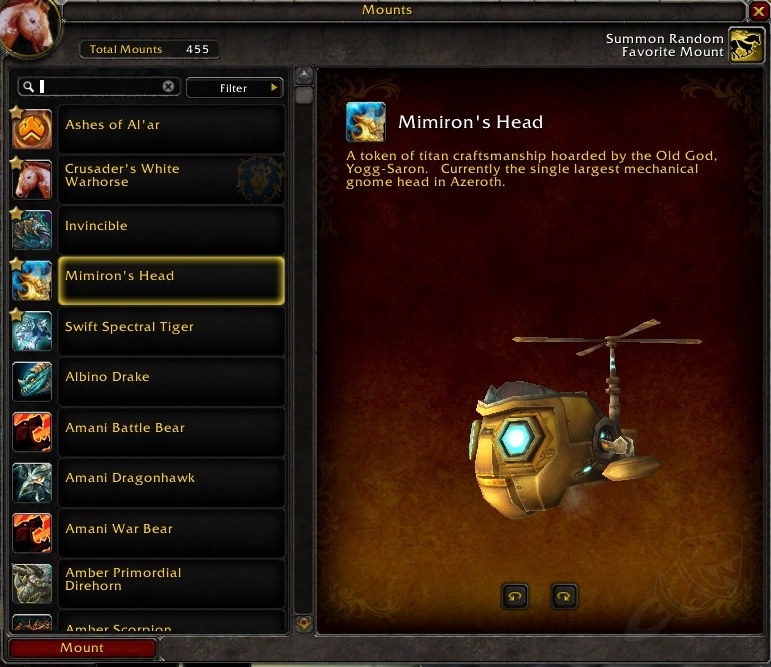Clear the search field text
Screen dimensions: 771x667
(168, 87)
